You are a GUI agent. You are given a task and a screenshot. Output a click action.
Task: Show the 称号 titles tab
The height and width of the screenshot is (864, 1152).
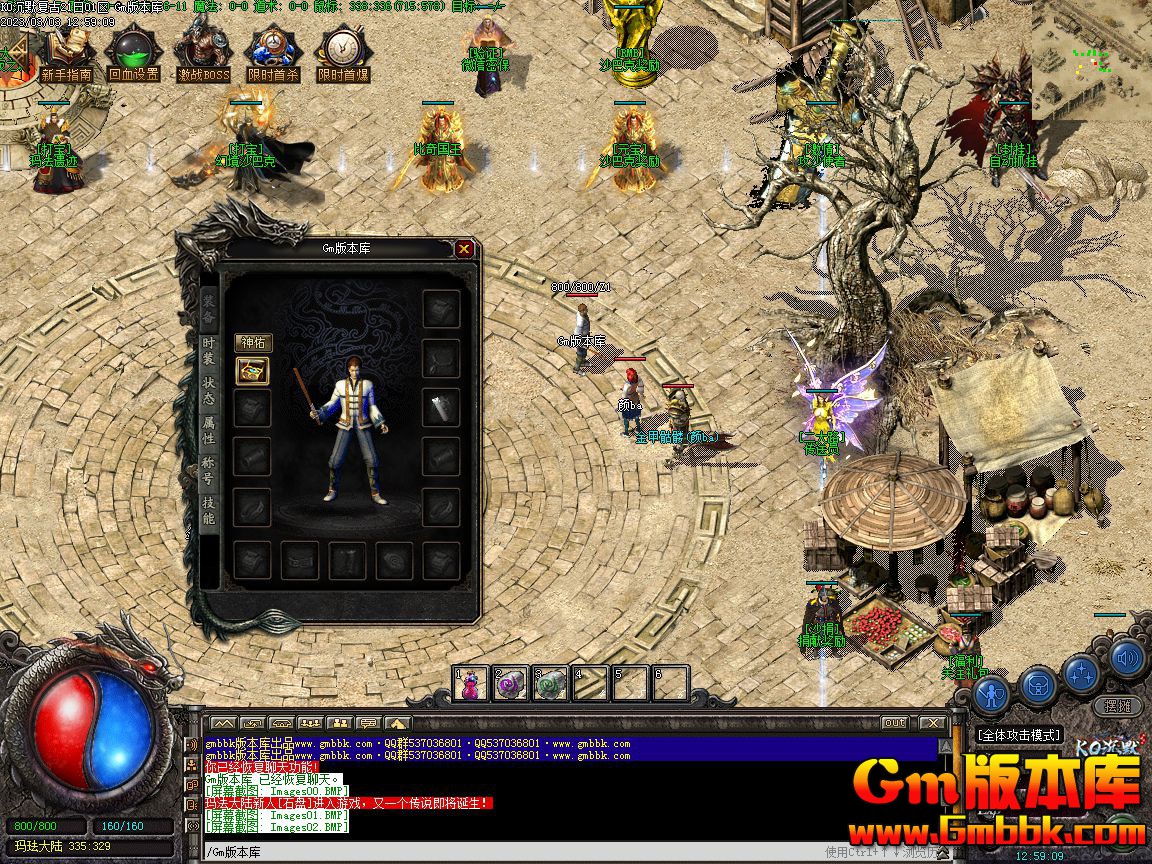click(209, 470)
